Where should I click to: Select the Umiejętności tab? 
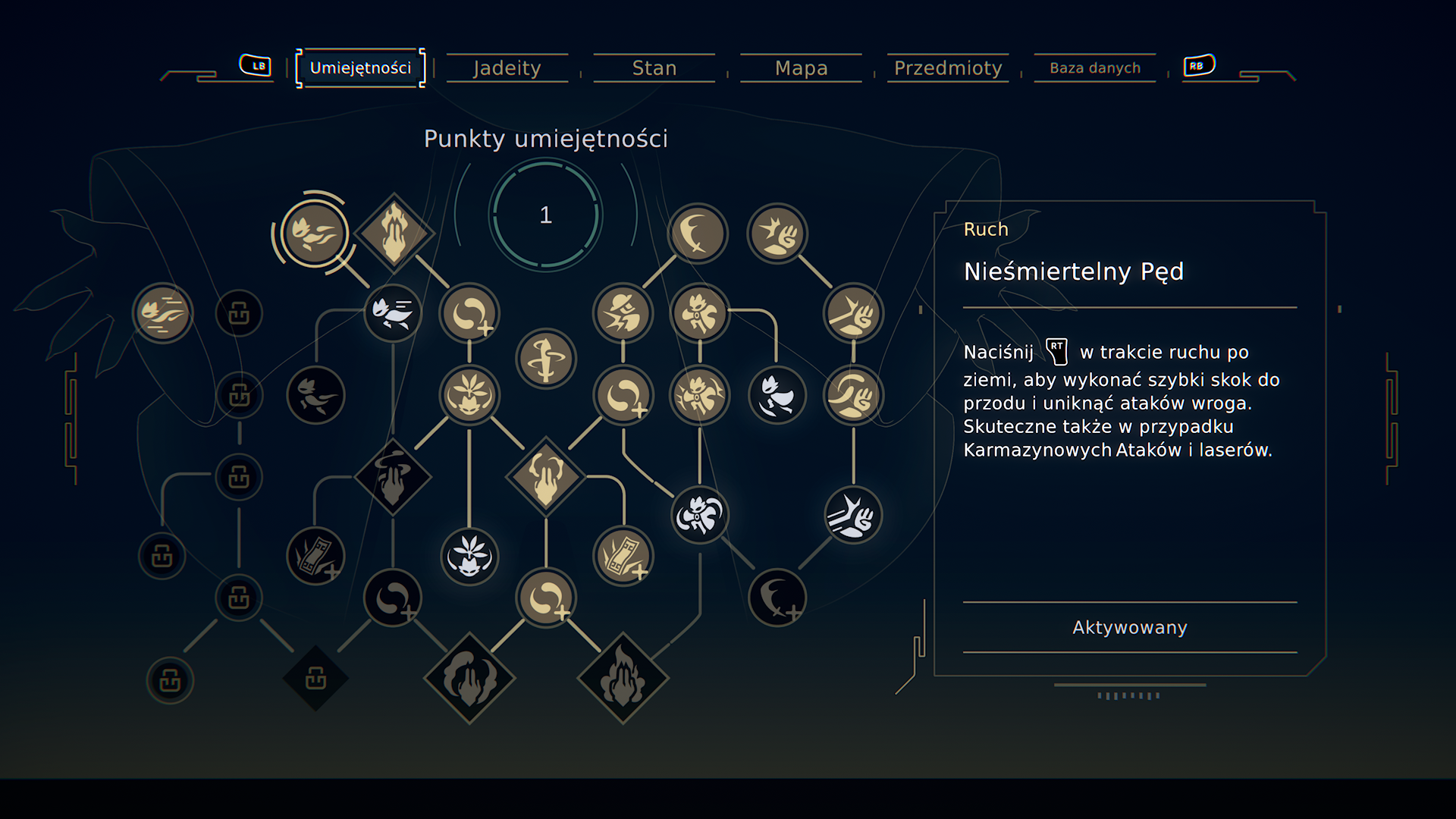360,68
